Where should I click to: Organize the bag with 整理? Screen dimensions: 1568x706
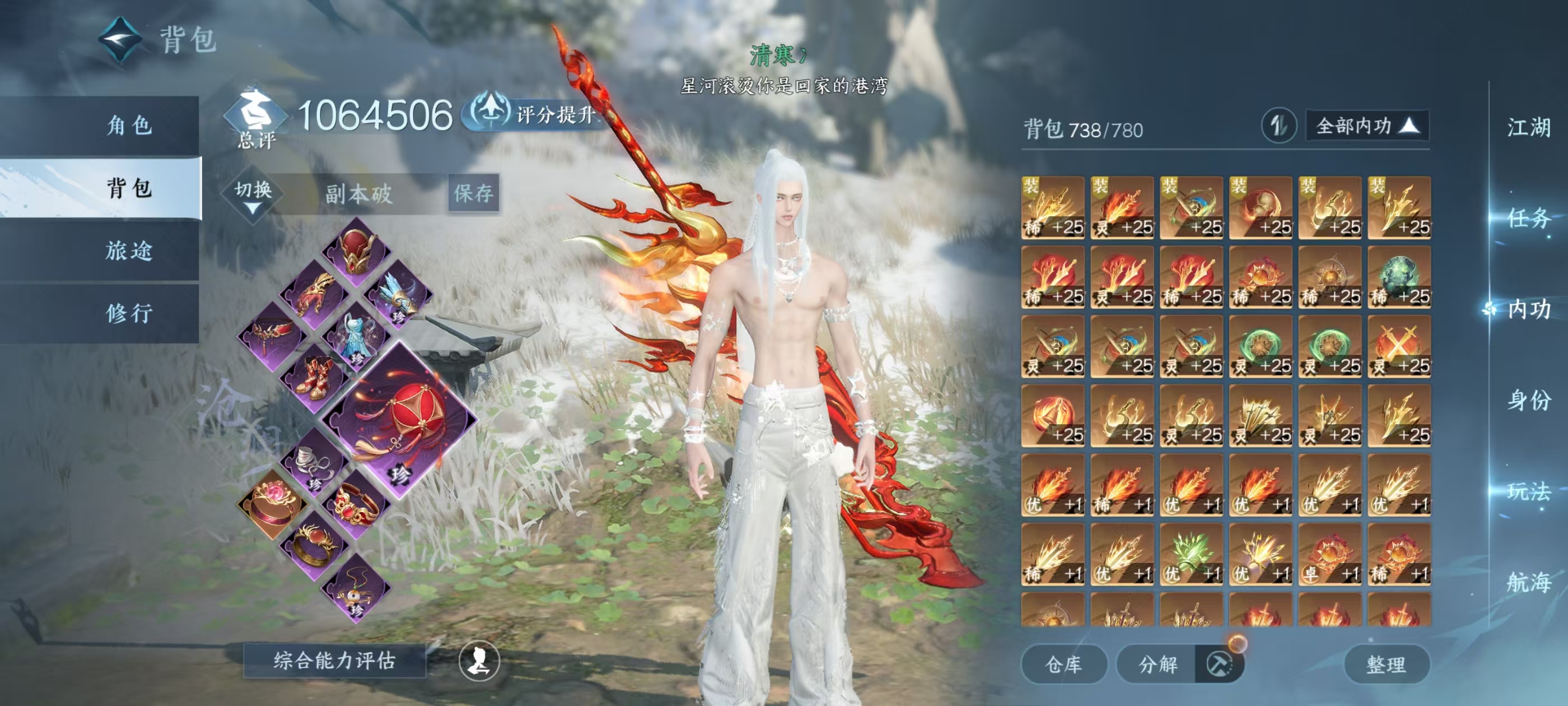1385,664
